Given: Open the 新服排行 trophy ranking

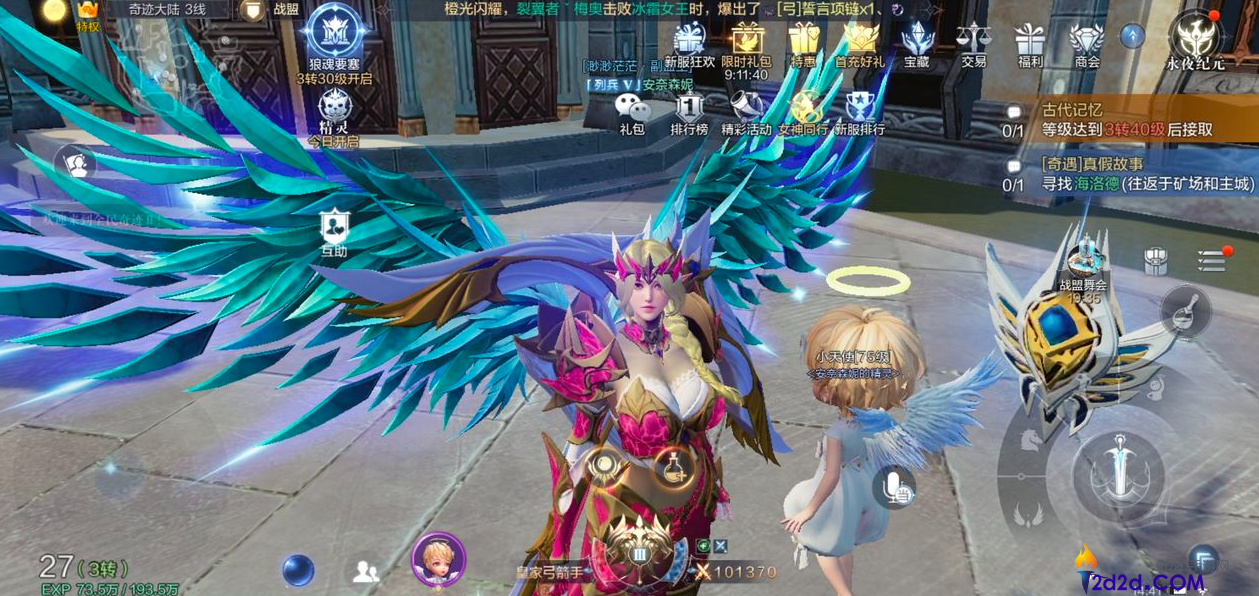Looking at the screenshot, I should [860, 112].
